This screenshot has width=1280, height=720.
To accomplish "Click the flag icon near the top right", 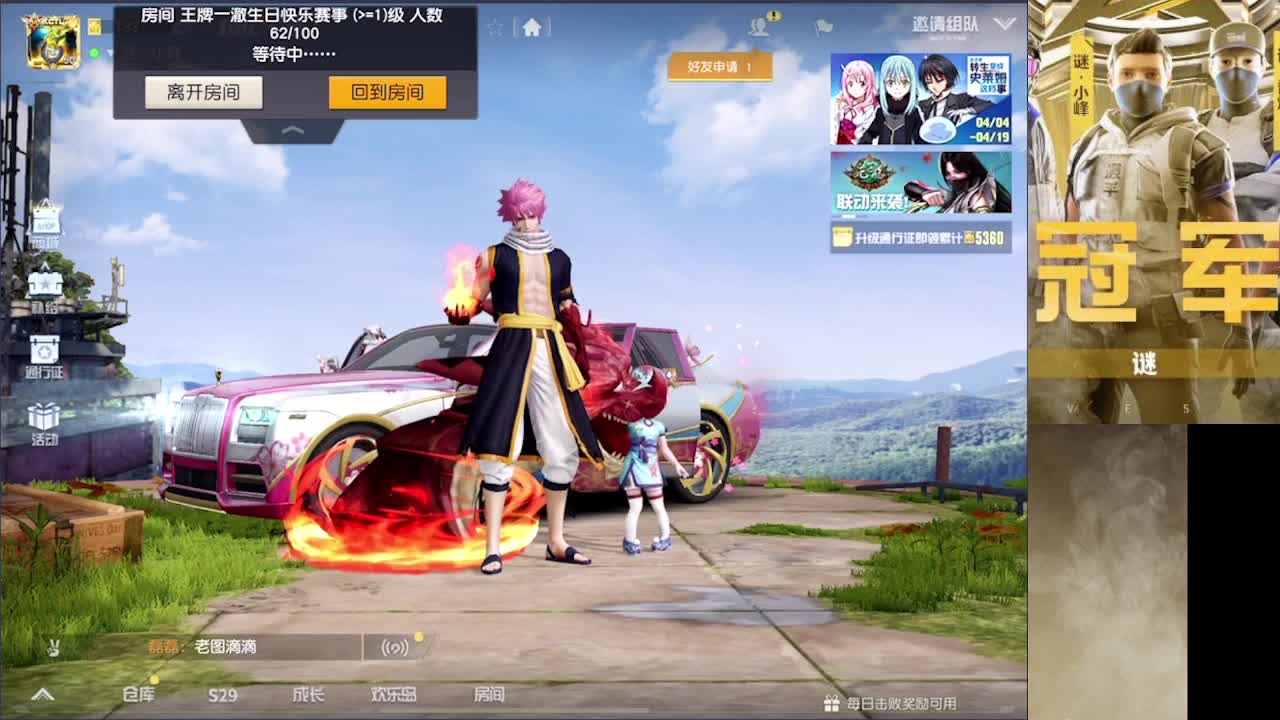I will point(822,27).
